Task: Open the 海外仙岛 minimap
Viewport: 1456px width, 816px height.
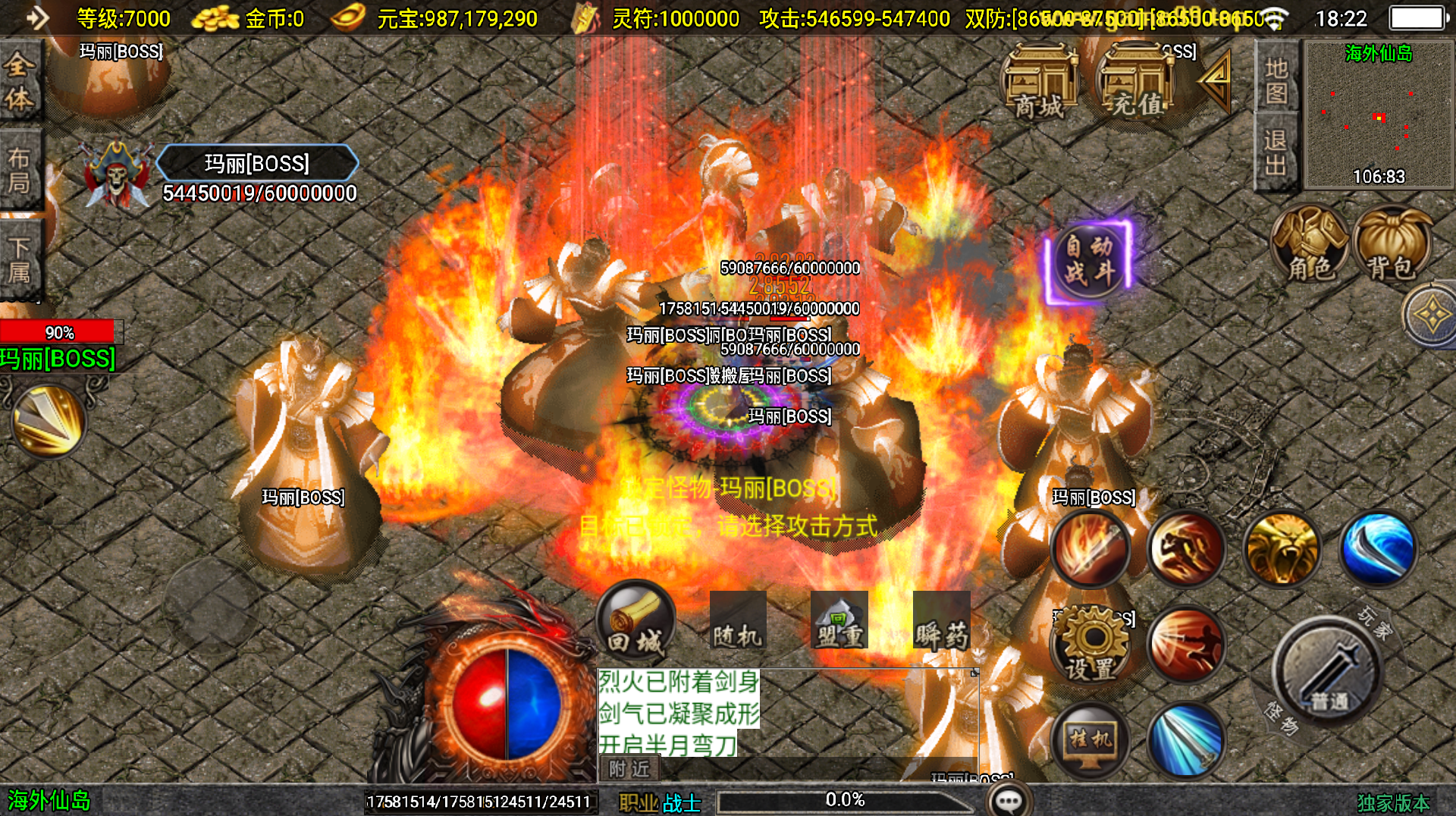Action: pyautogui.click(x=1378, y=114)
